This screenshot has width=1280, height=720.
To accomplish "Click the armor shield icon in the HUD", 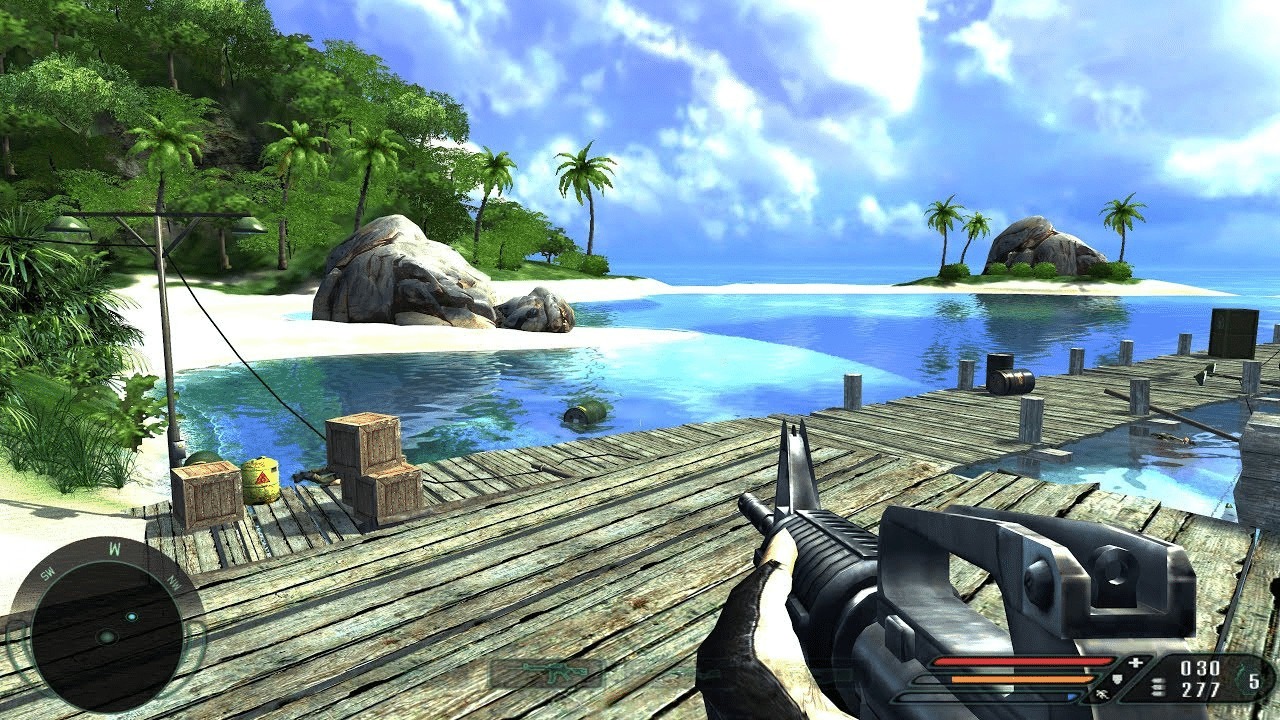I will point(1119,679).
